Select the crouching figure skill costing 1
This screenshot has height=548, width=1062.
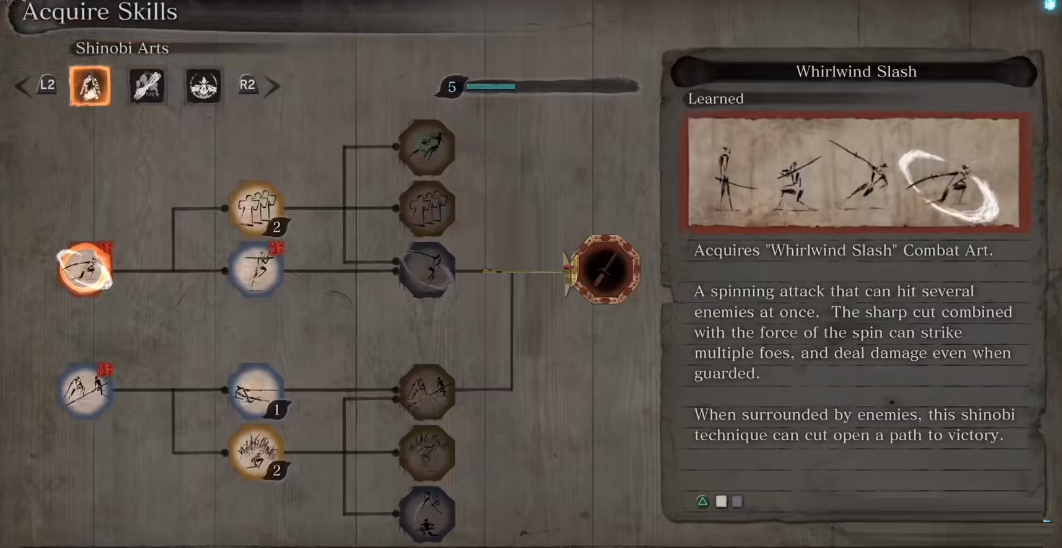(x=256, y=390)
